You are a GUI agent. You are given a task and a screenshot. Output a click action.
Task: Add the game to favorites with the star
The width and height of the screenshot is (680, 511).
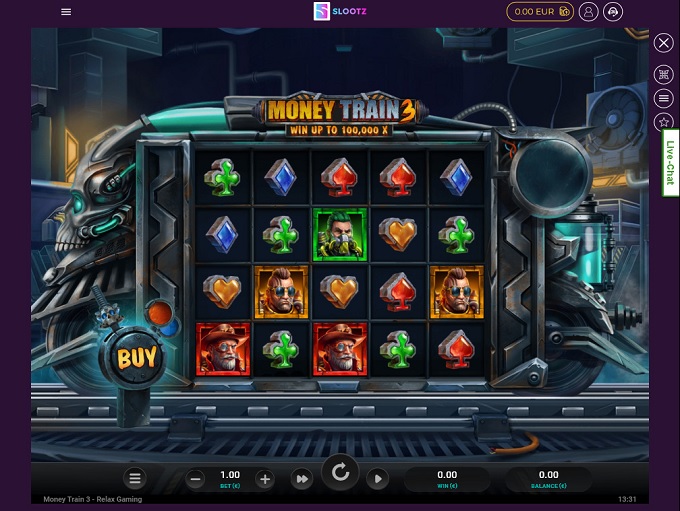(x=664, y=122)
